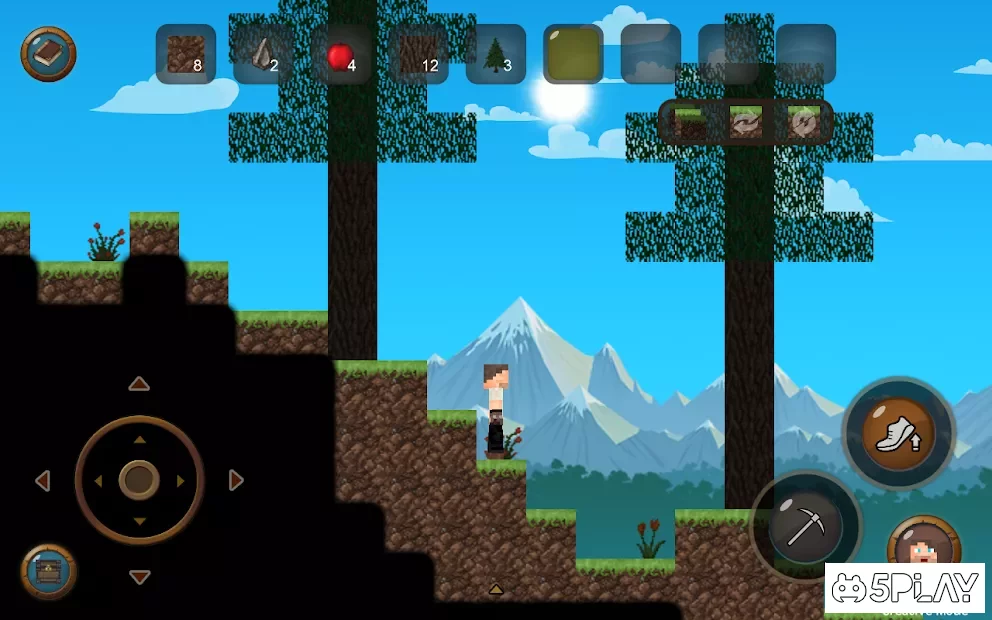The image size is (992, 620).
Task: Select the pine sapling hotbar slot
Action: (x=496, y=54)
